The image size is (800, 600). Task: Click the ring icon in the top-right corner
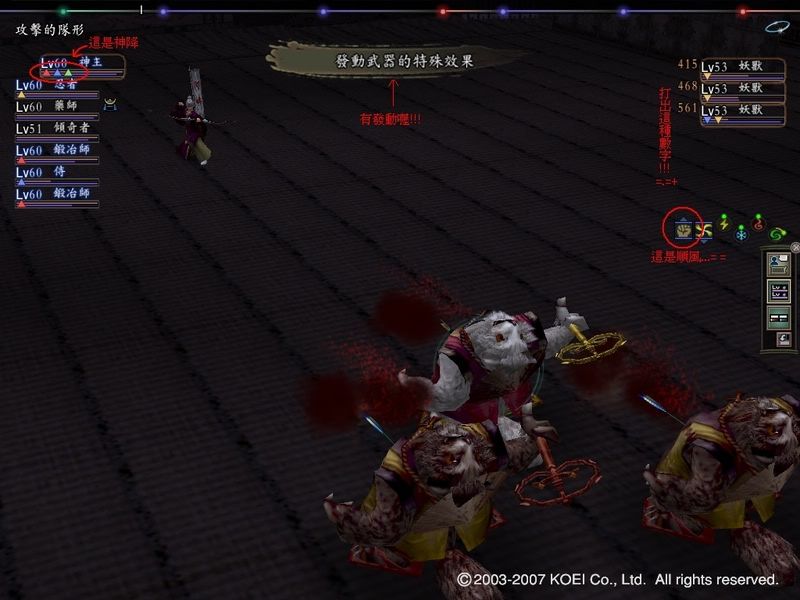coord(777,27)
